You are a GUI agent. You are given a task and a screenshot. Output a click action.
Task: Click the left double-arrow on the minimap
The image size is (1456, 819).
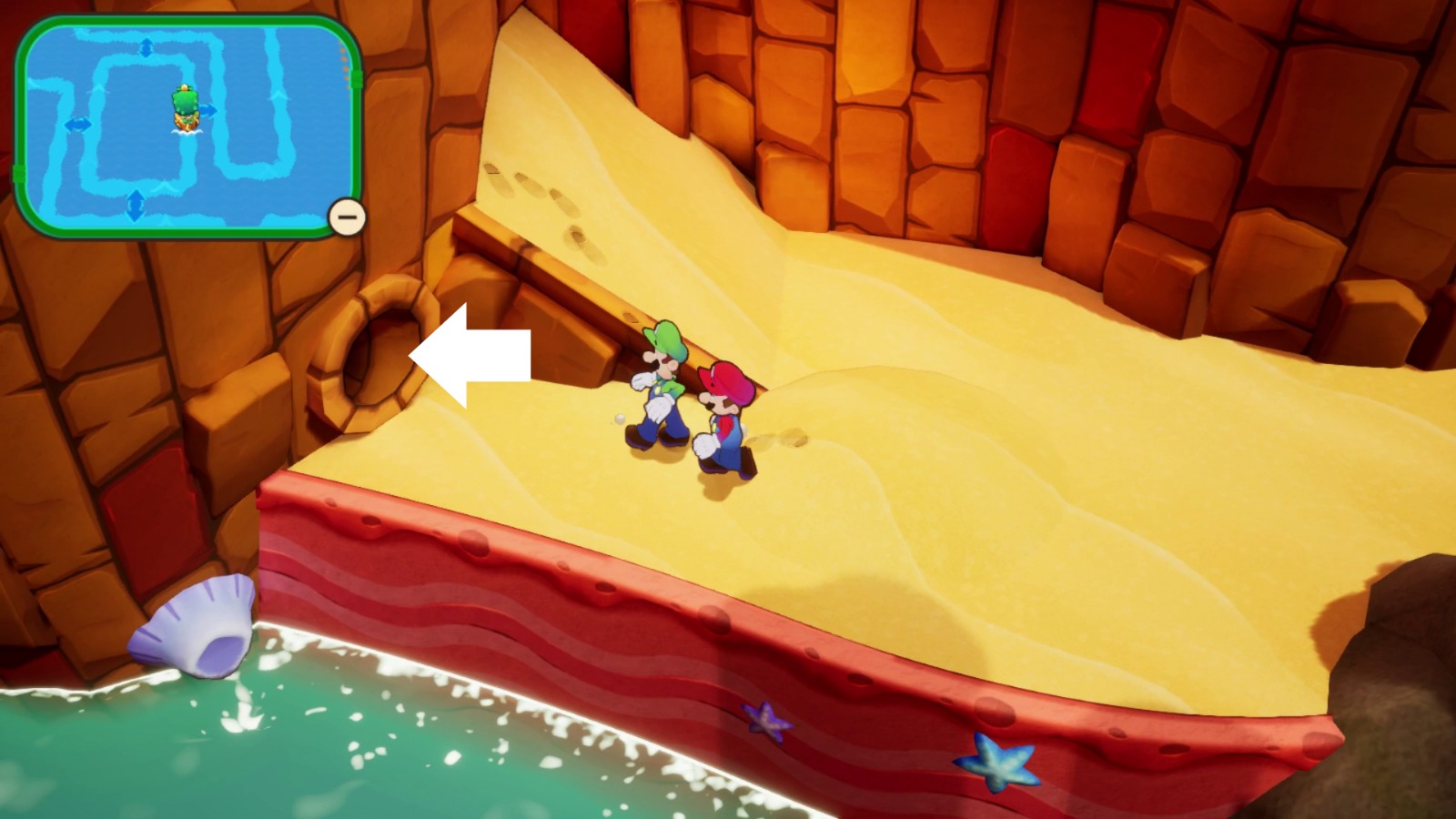(x=78, y=125)
